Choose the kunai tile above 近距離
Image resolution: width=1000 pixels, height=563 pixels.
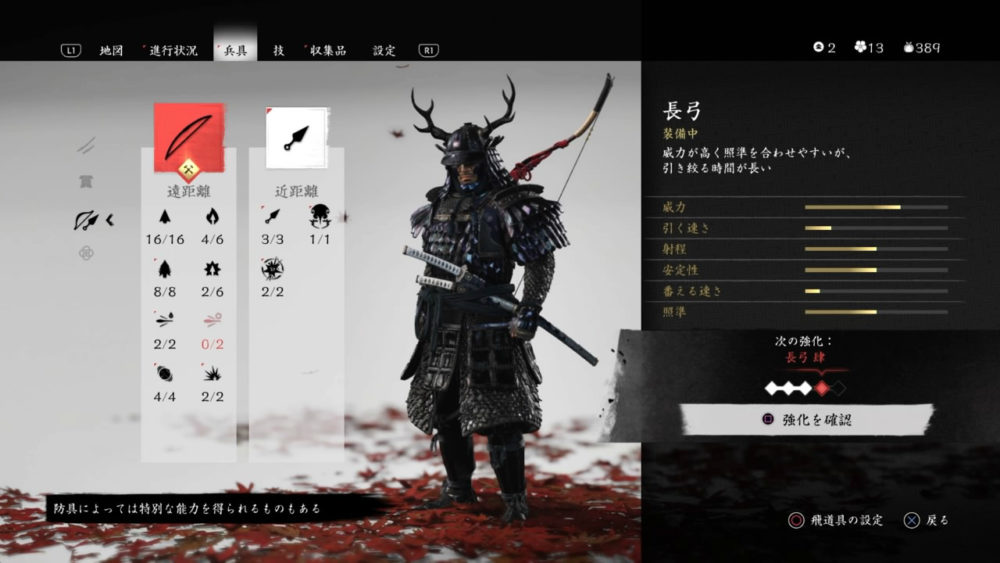click(297, 137)
